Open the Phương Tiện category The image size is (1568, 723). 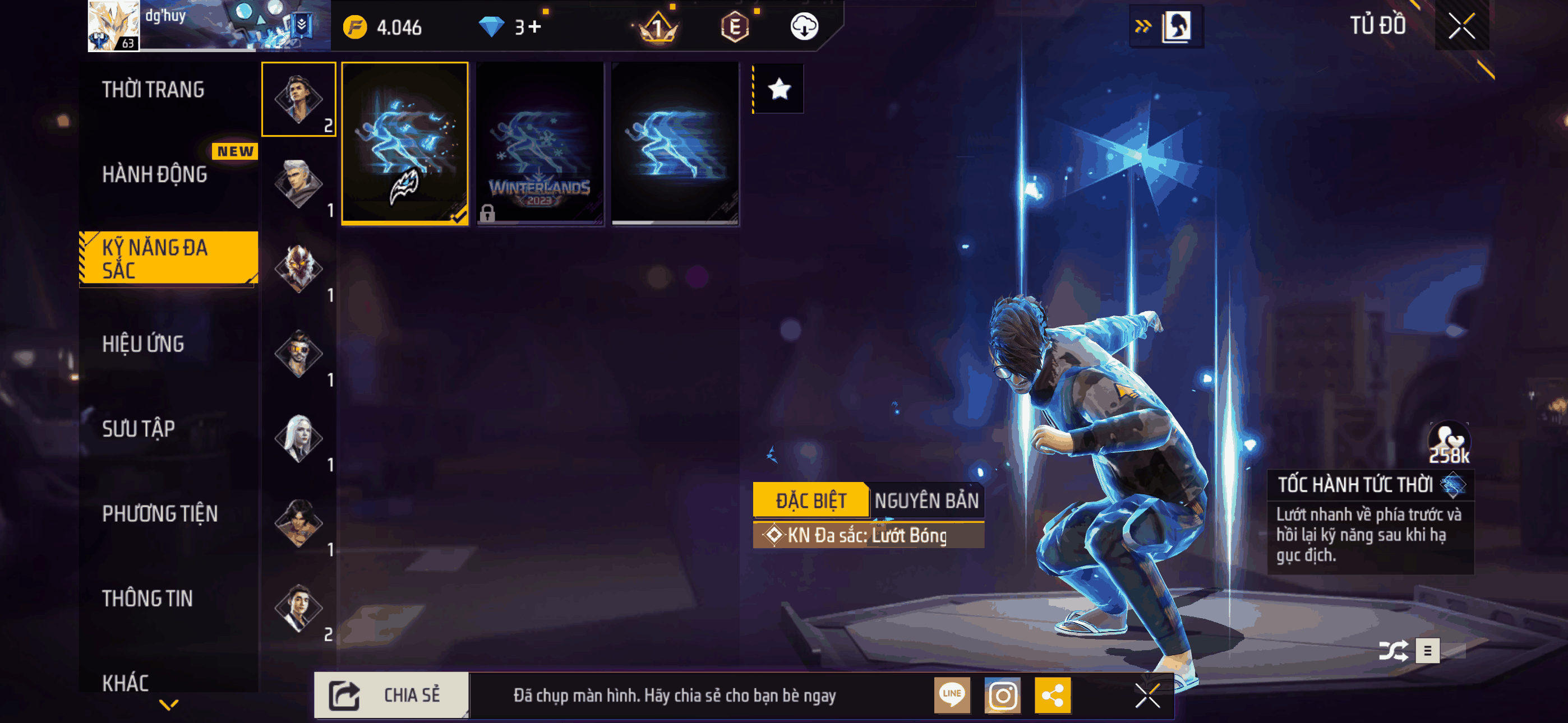(x=159, y=513)
